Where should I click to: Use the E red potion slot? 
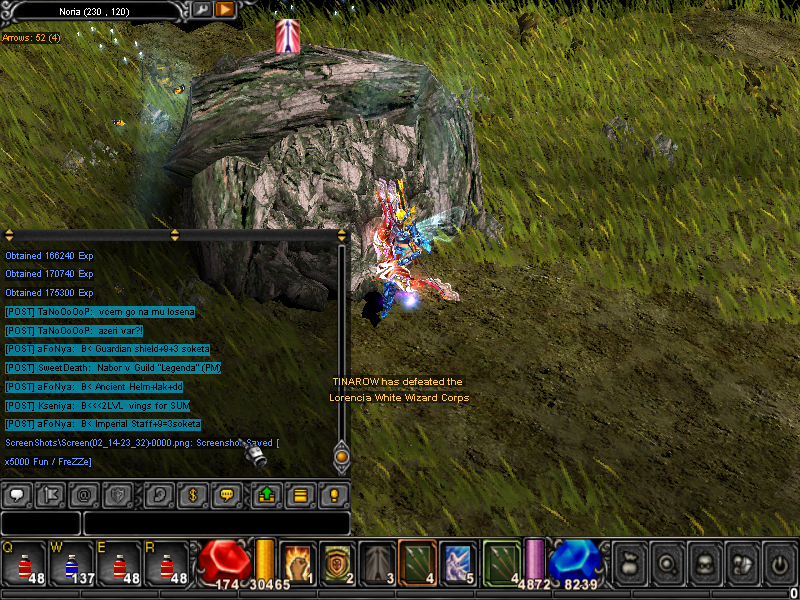point(120,562)
